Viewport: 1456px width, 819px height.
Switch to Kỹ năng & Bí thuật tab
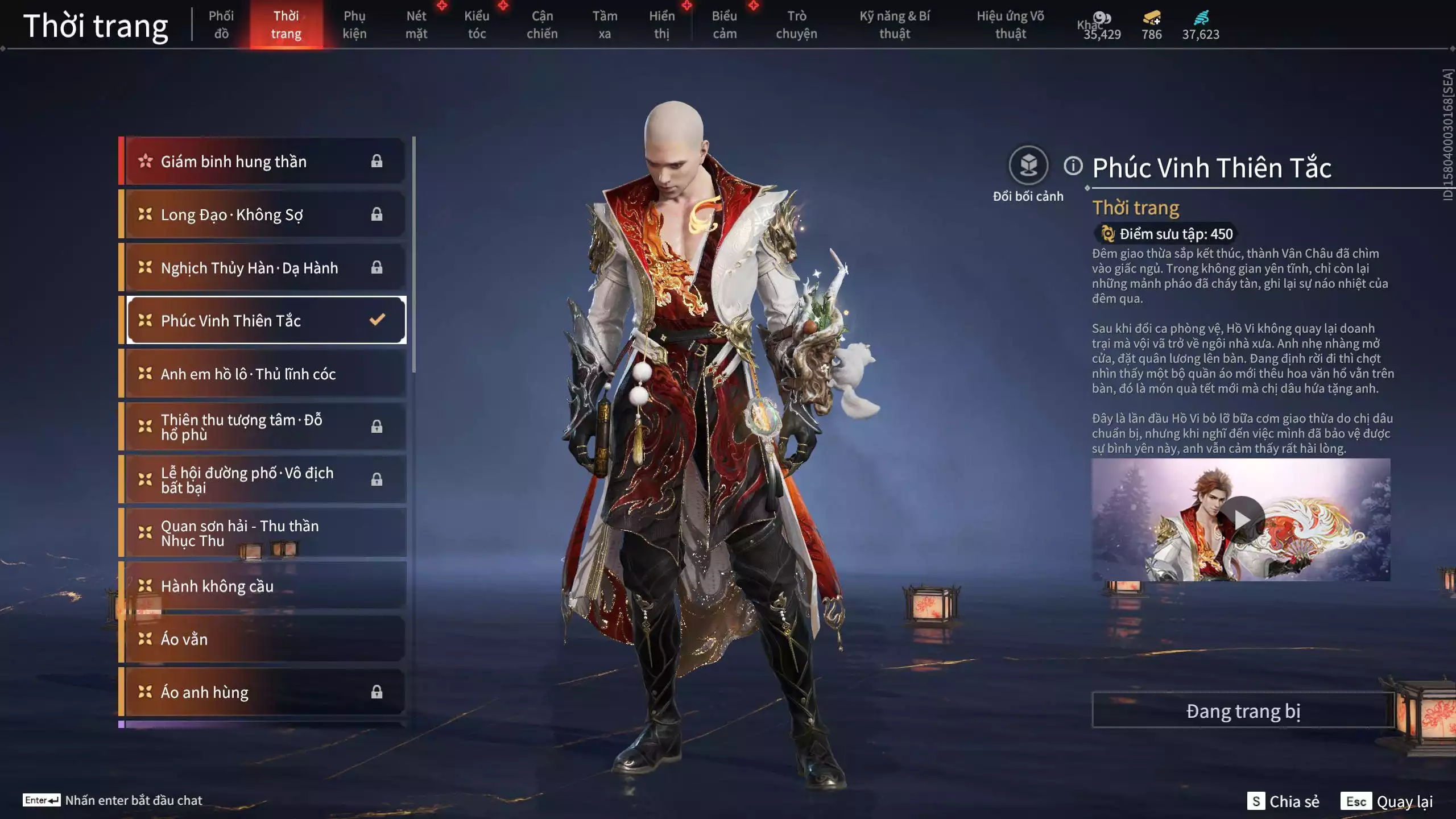click(895, 25)
